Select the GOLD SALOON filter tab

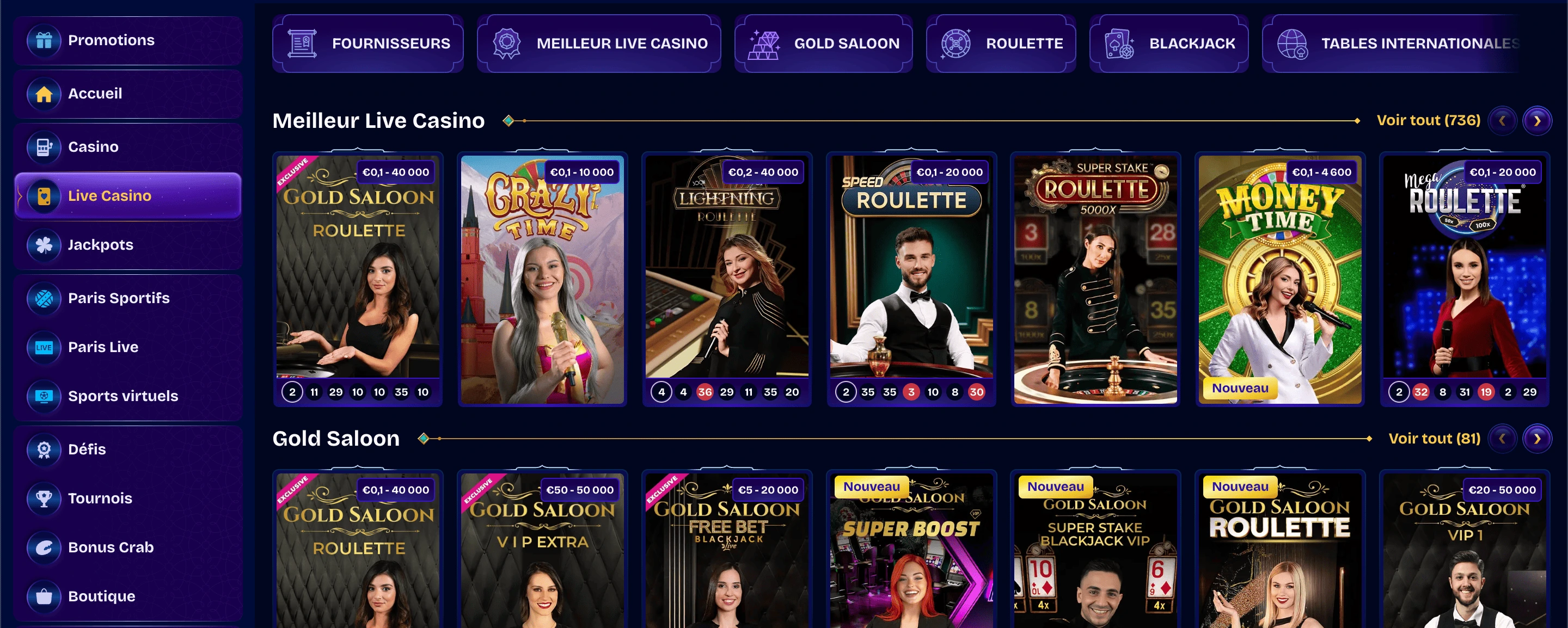823,42
